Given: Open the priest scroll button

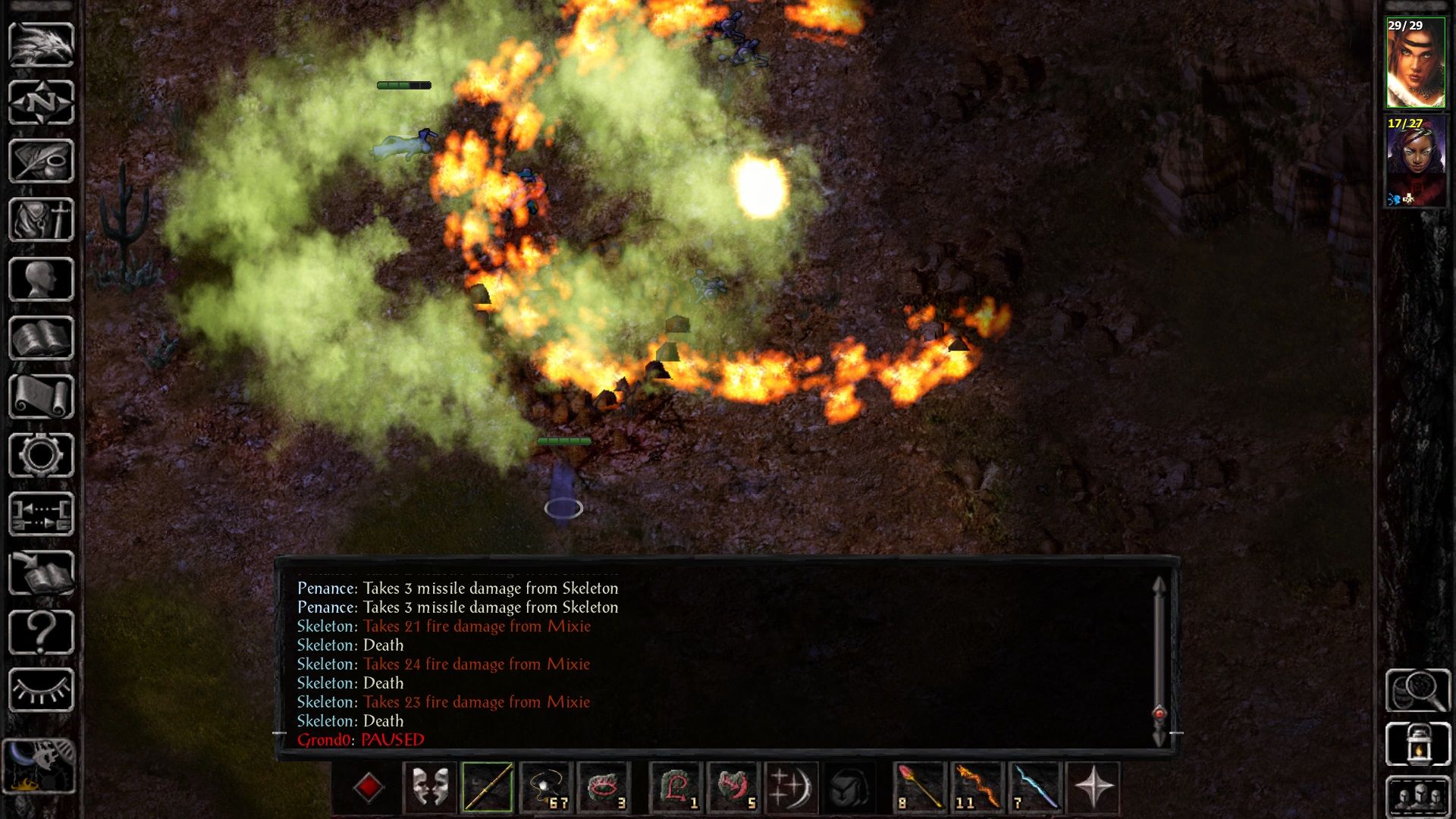Looking at the screenshot, I should (41, 397).
